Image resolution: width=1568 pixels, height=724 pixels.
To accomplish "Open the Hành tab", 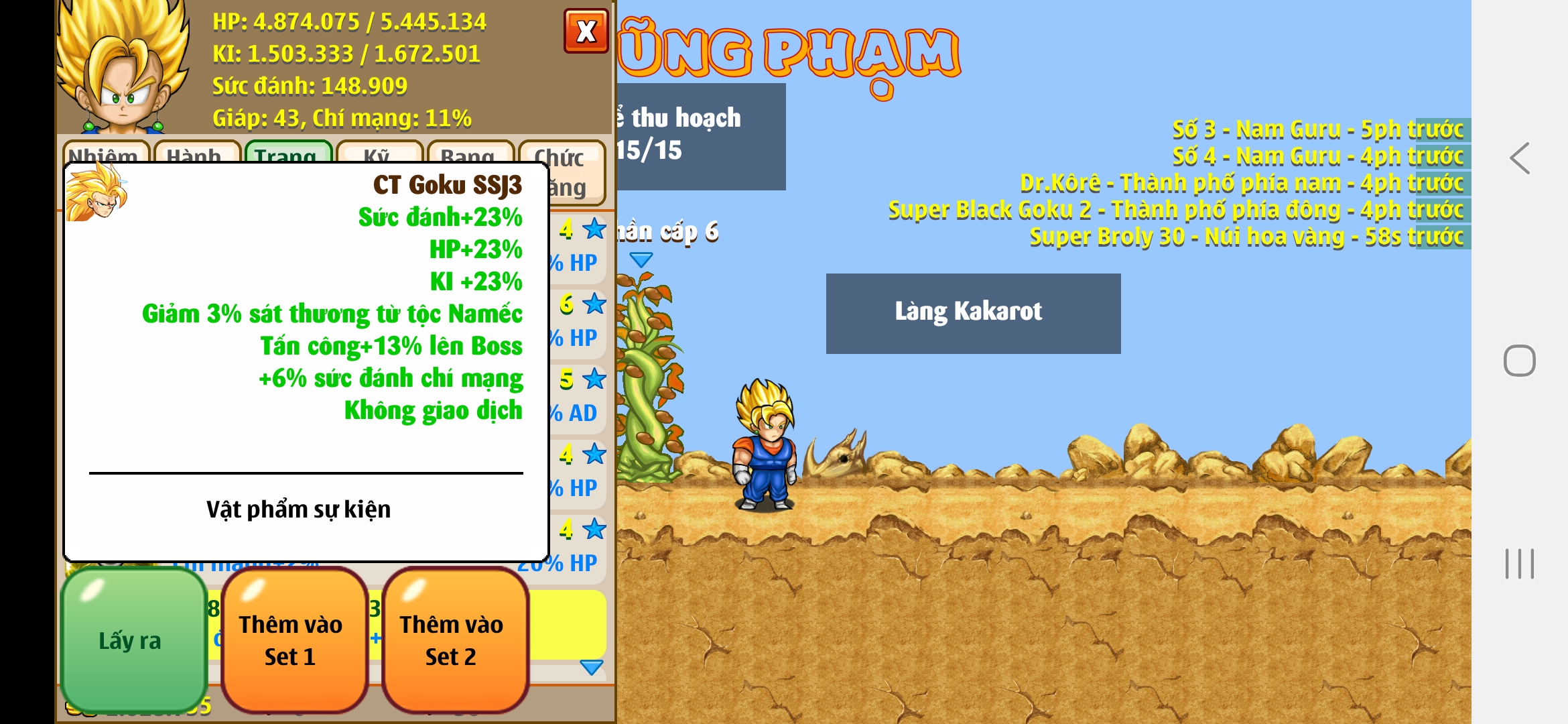I will click(196, 154).
